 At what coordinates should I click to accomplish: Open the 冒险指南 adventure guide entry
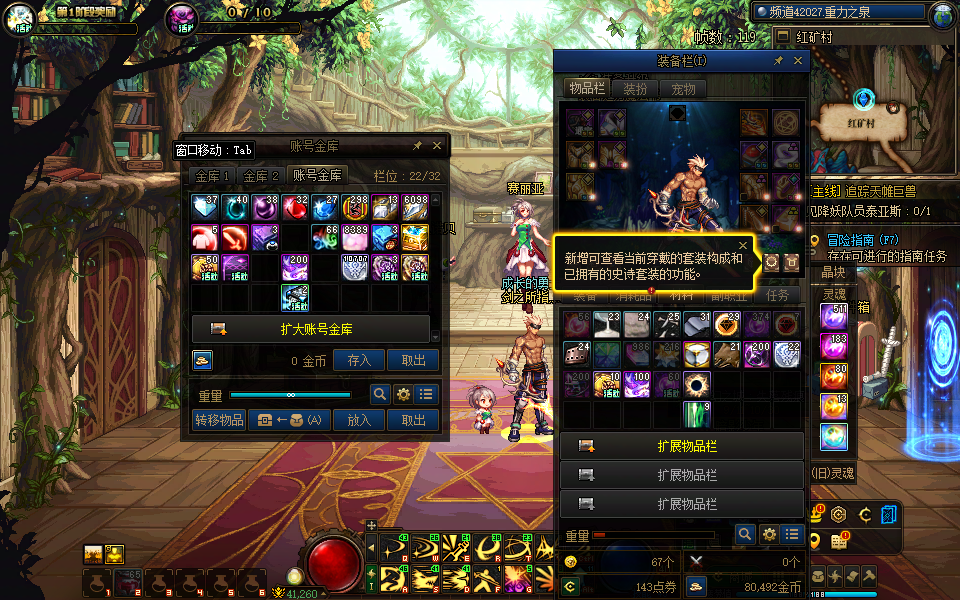coord(866,240)
